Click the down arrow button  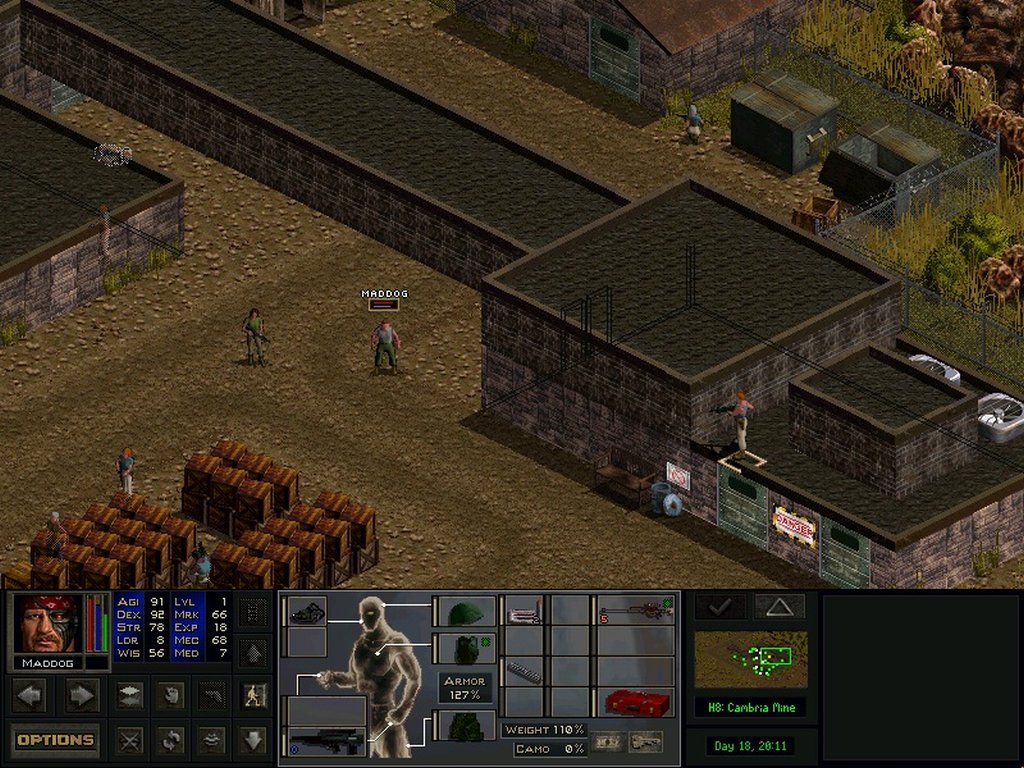point(254,740)
